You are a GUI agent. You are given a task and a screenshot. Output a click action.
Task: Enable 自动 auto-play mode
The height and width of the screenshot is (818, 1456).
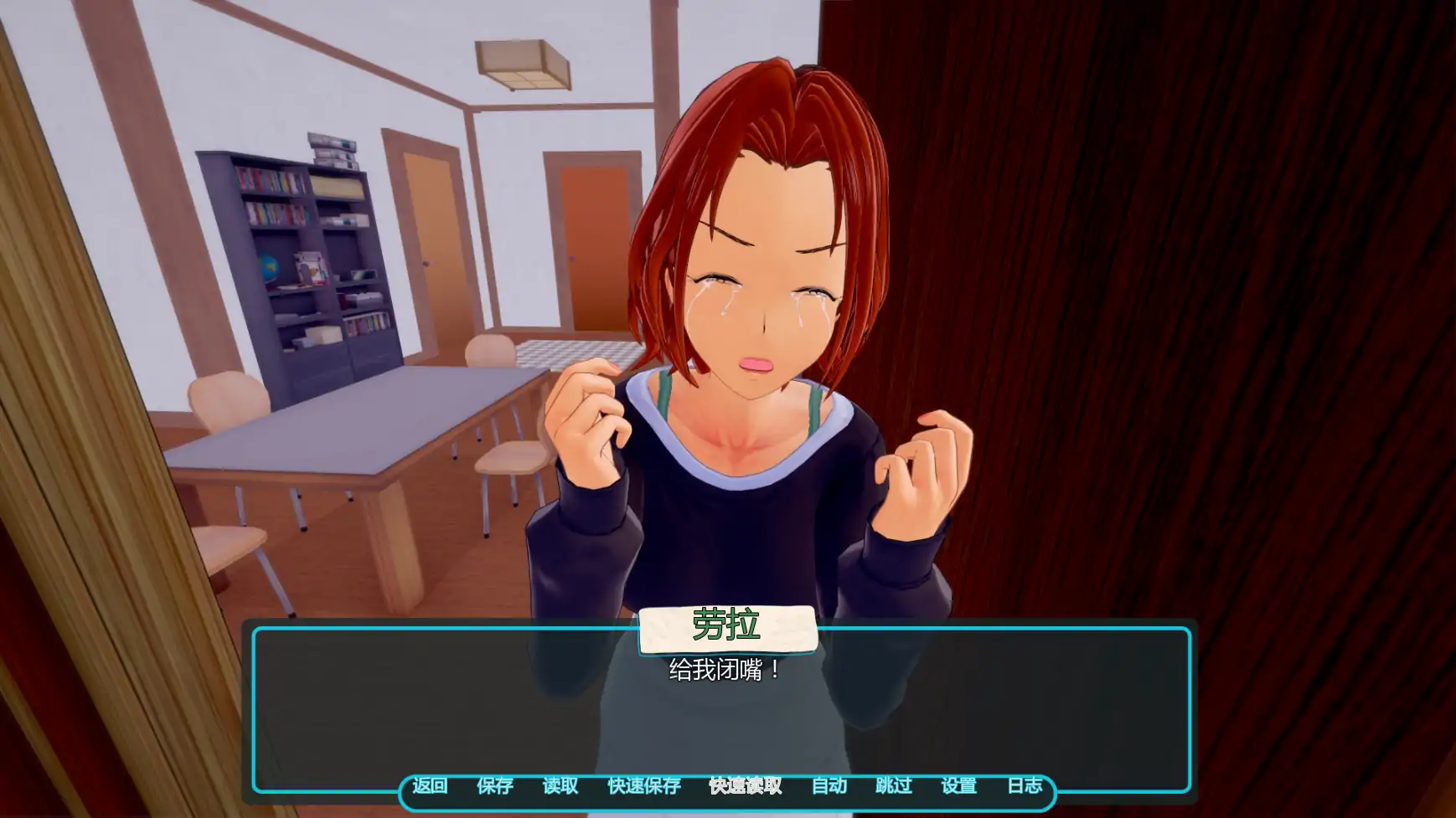830,786
